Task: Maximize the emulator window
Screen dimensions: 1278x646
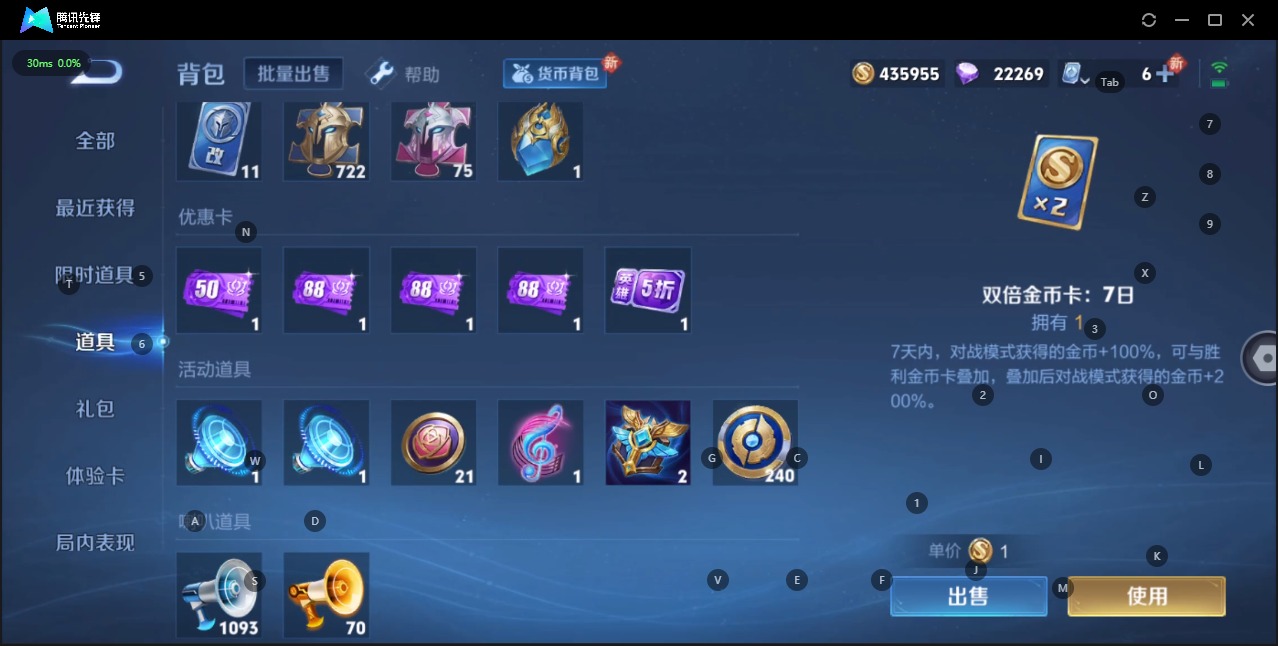Action: [x=1215, y=20]
